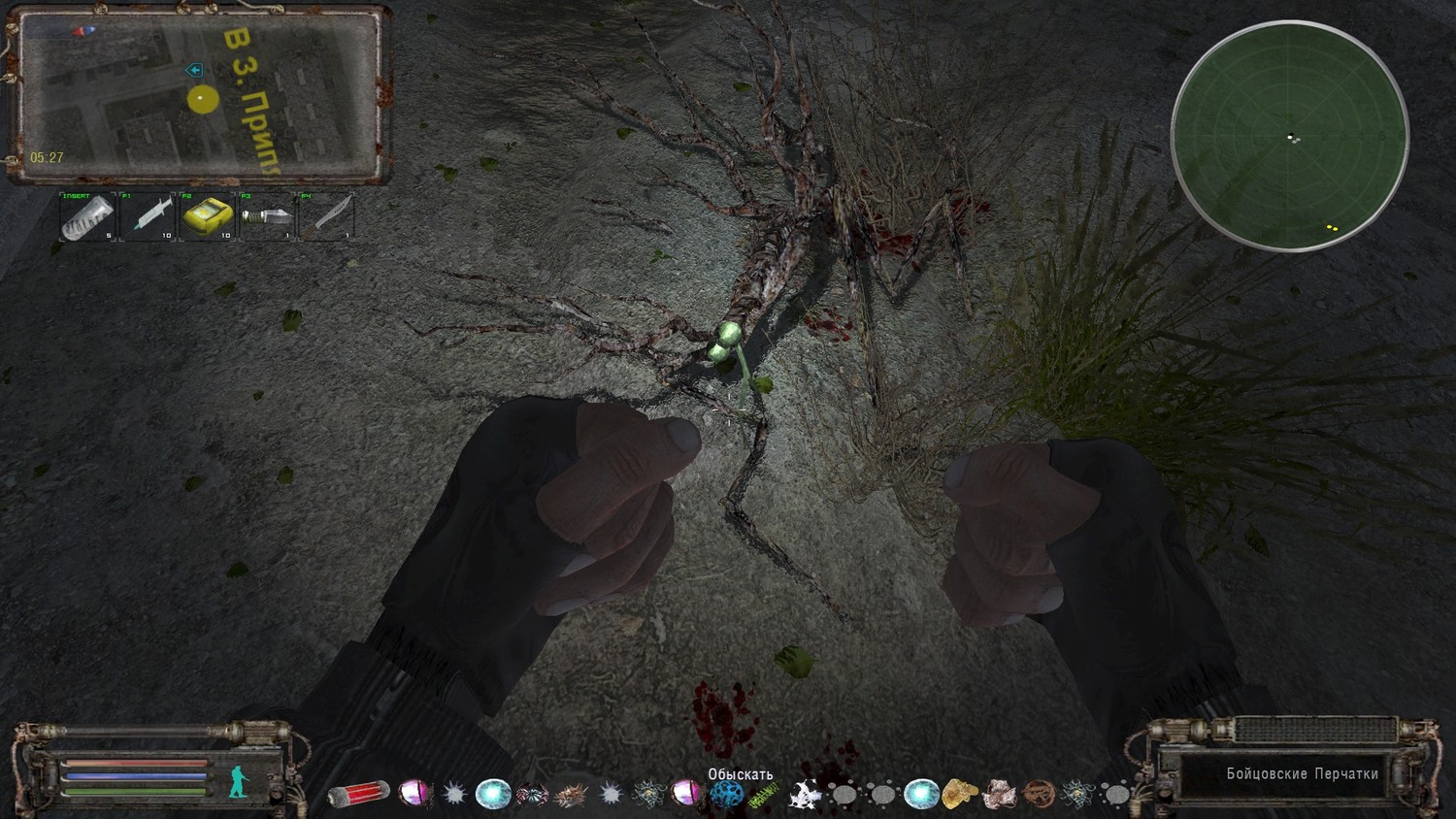Viewport: 1456px width, 819px height.
Task: Select the white crystal shard artifact
Action: pos(803,795)
